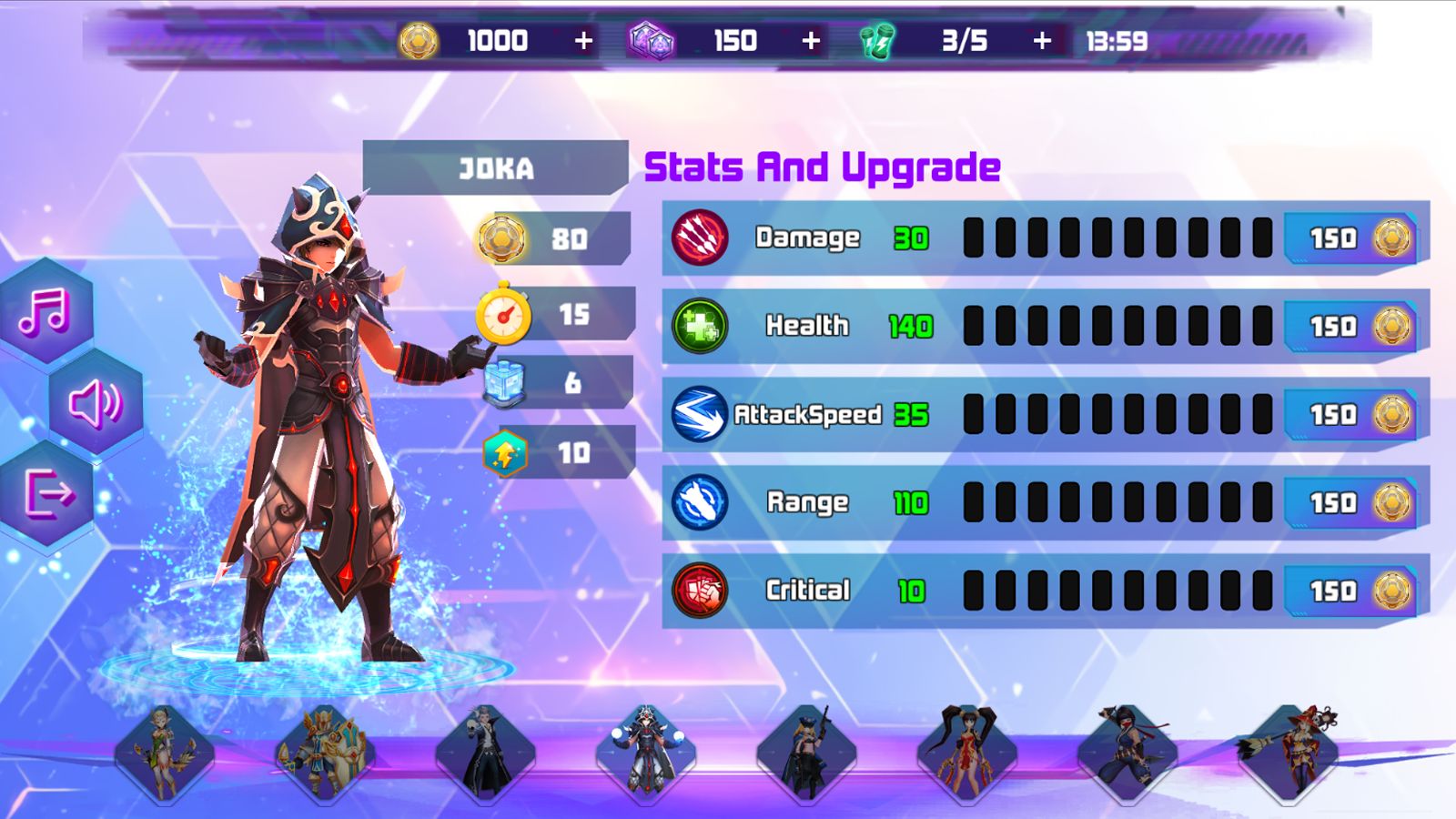Toggle the sound speaker button
The height and width of the screenshot is (819, 1456).
96,403
